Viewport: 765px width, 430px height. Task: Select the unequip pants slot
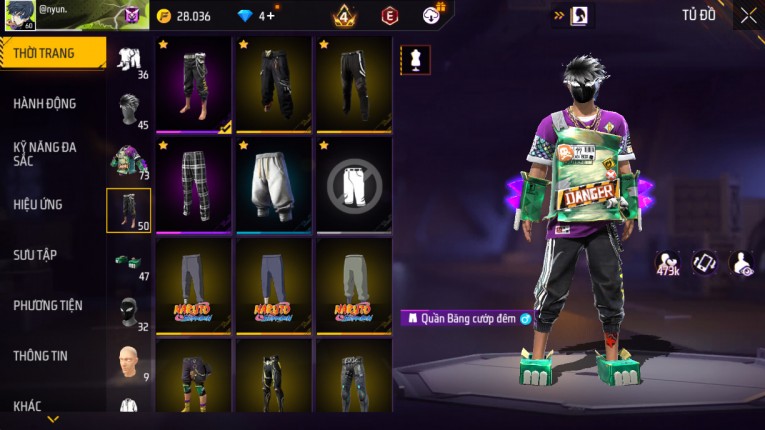[x=354, y=185]
